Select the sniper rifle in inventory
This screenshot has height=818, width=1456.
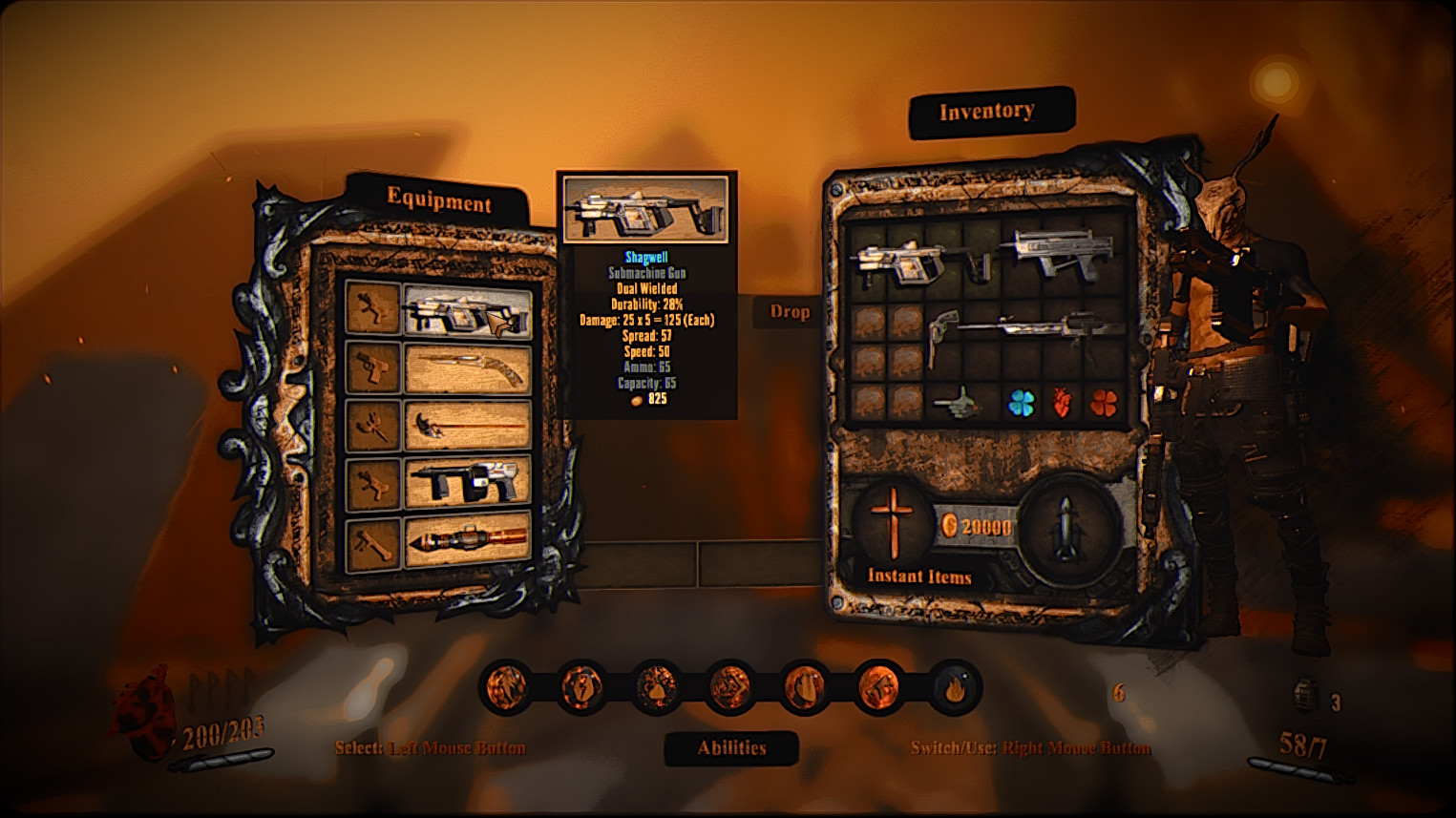click(x=1043, y=329)
